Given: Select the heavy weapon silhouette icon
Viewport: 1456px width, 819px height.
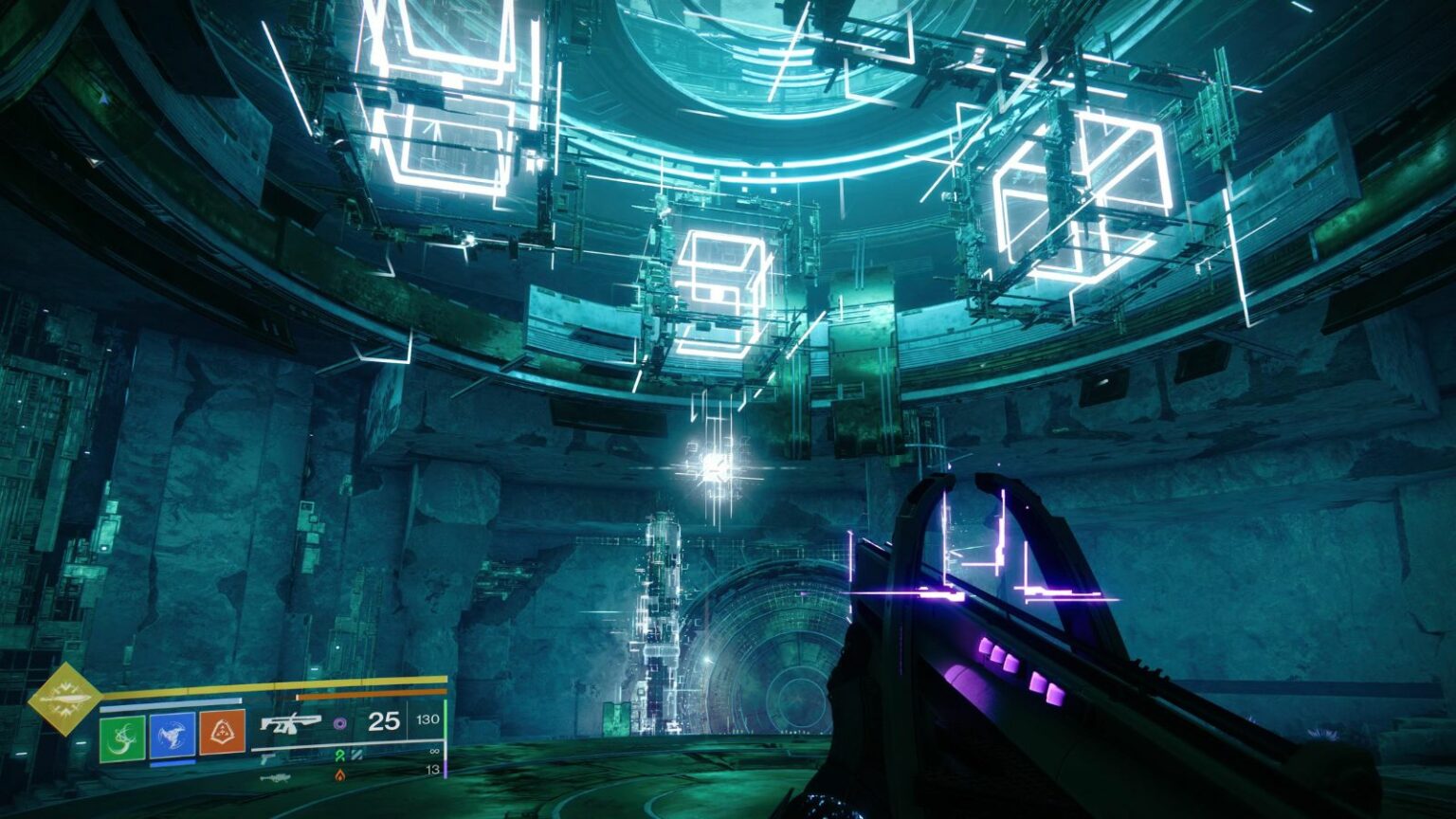Looking at the screenshot, I should click(x=276, y=779).
